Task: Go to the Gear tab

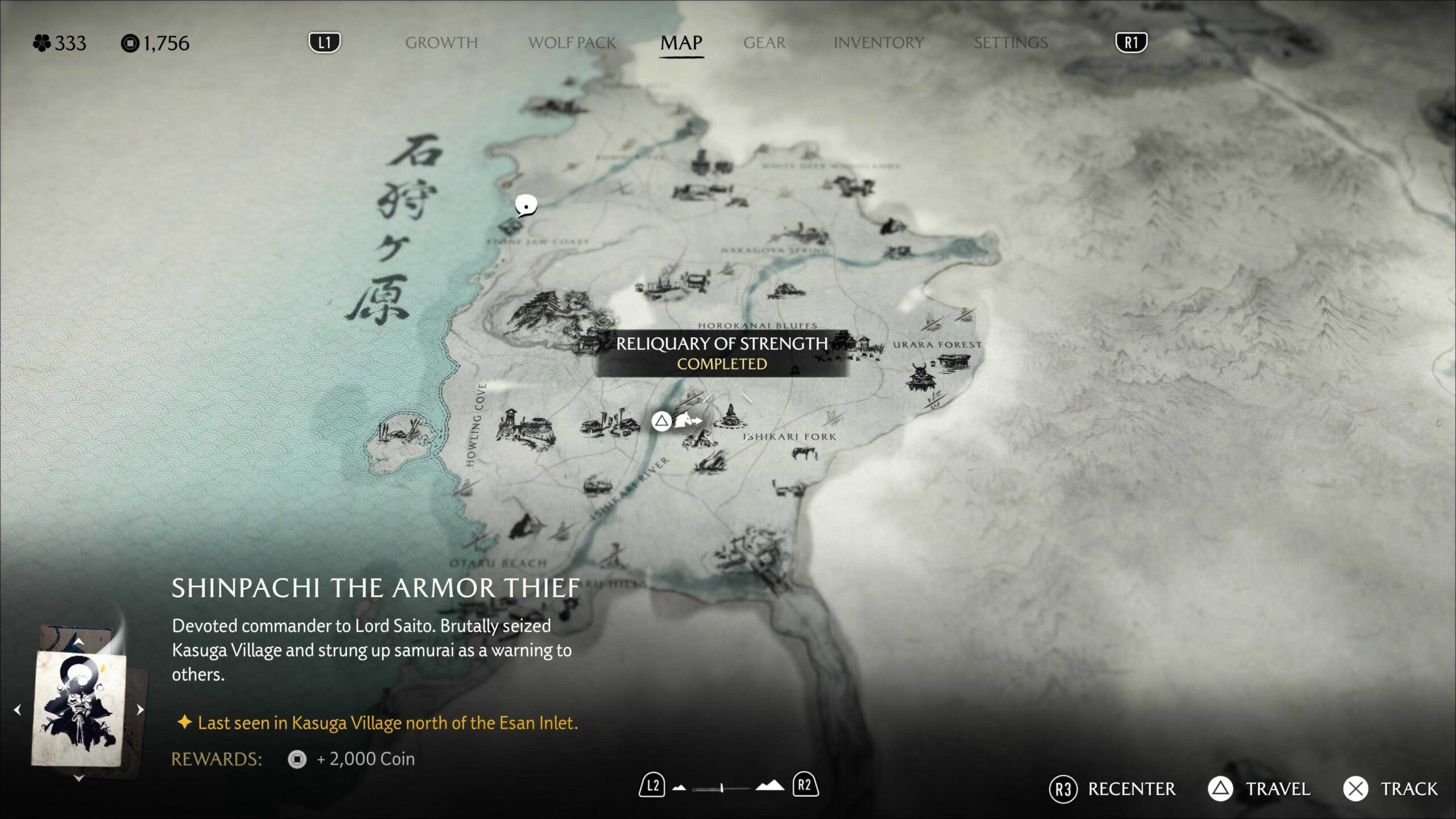Action: point(764,43)
